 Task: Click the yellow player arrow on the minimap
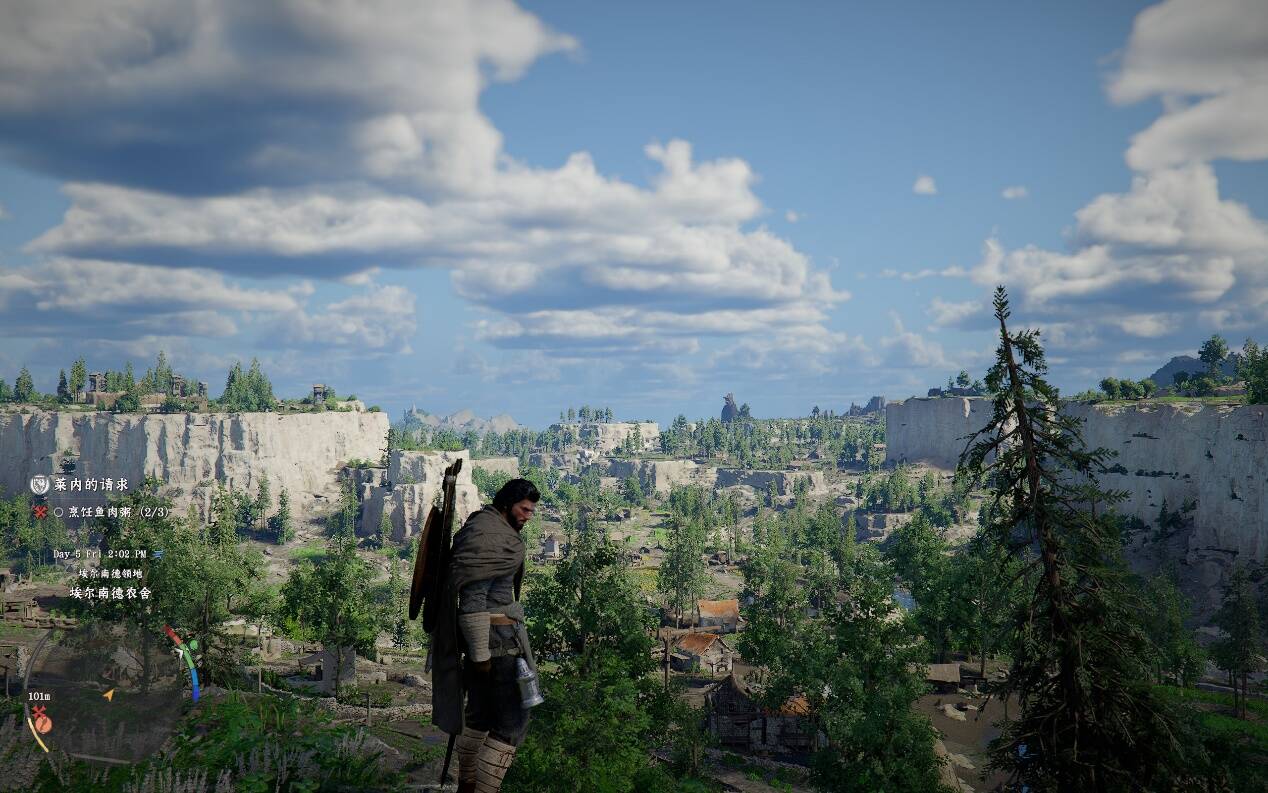click(x=108, y=694)
